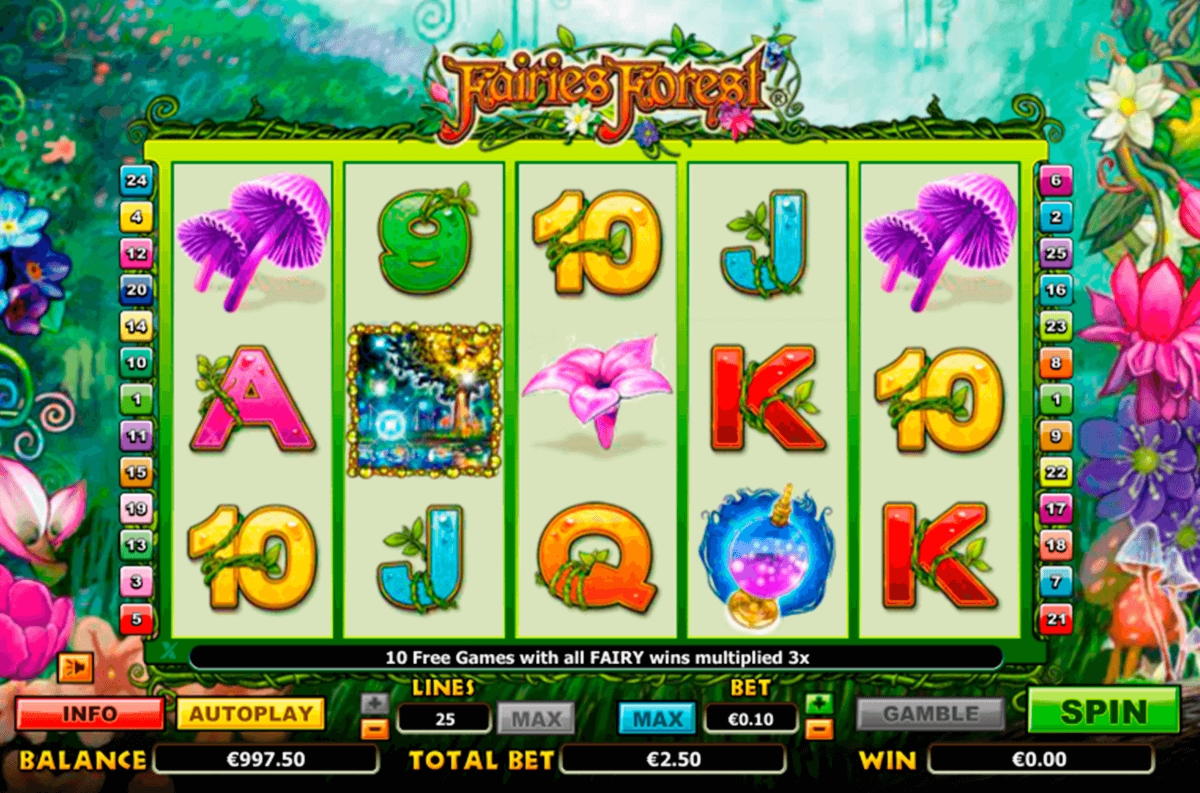
Task: Spin the reels with the SPIN button
Action: click(1103, 711)
